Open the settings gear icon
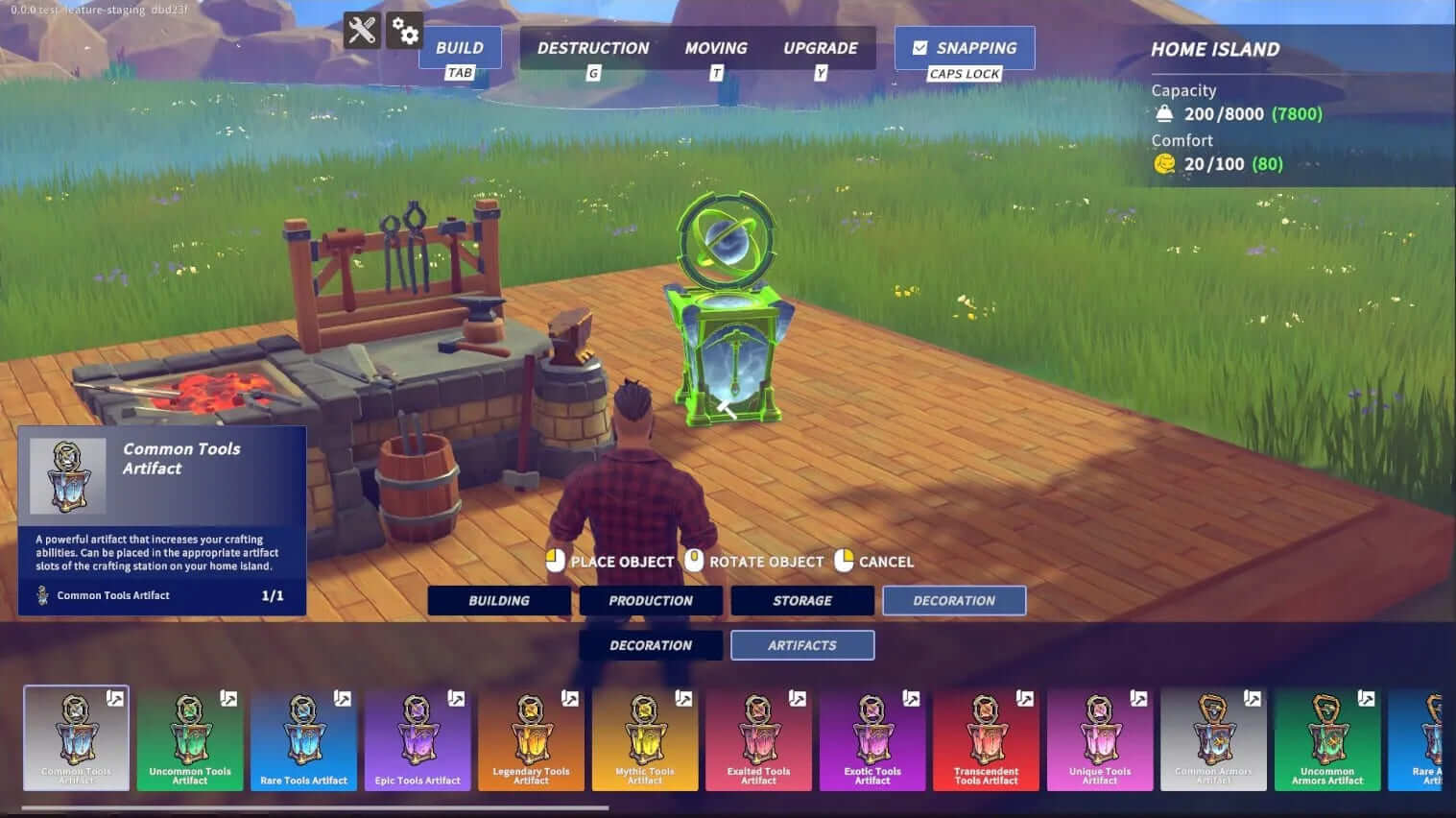 click(x=406, y=31)
